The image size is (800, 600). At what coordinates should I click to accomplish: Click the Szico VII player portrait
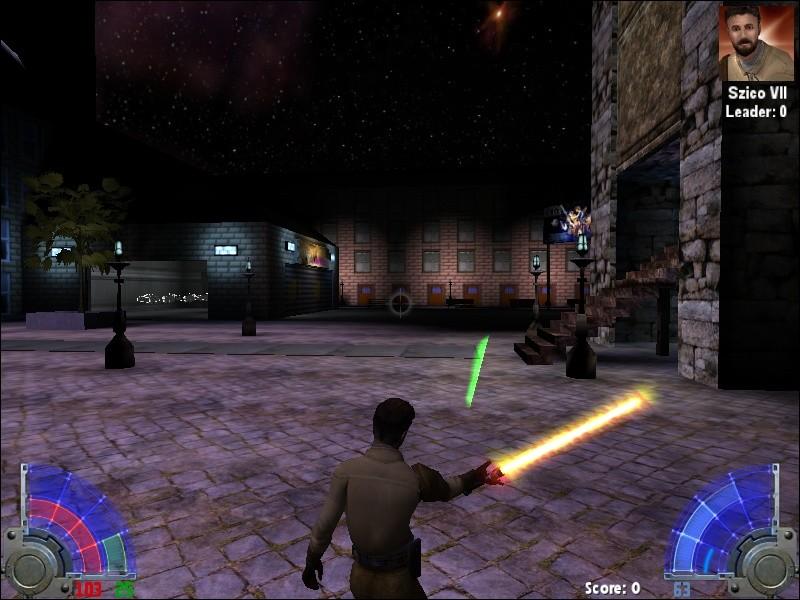[x=756, y=43]
